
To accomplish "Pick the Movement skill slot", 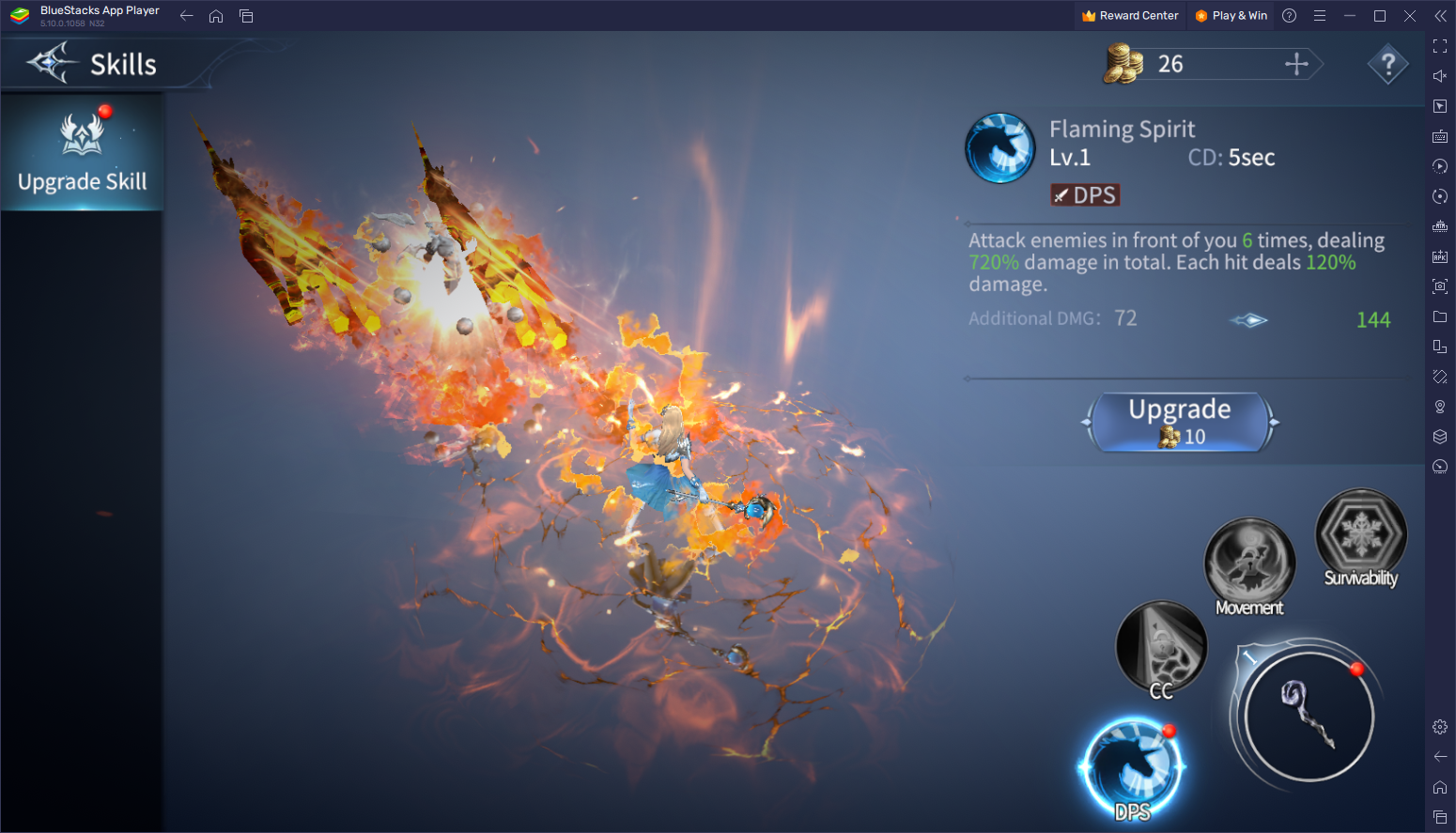I will pyautogui.click(x=1249, y=563).
